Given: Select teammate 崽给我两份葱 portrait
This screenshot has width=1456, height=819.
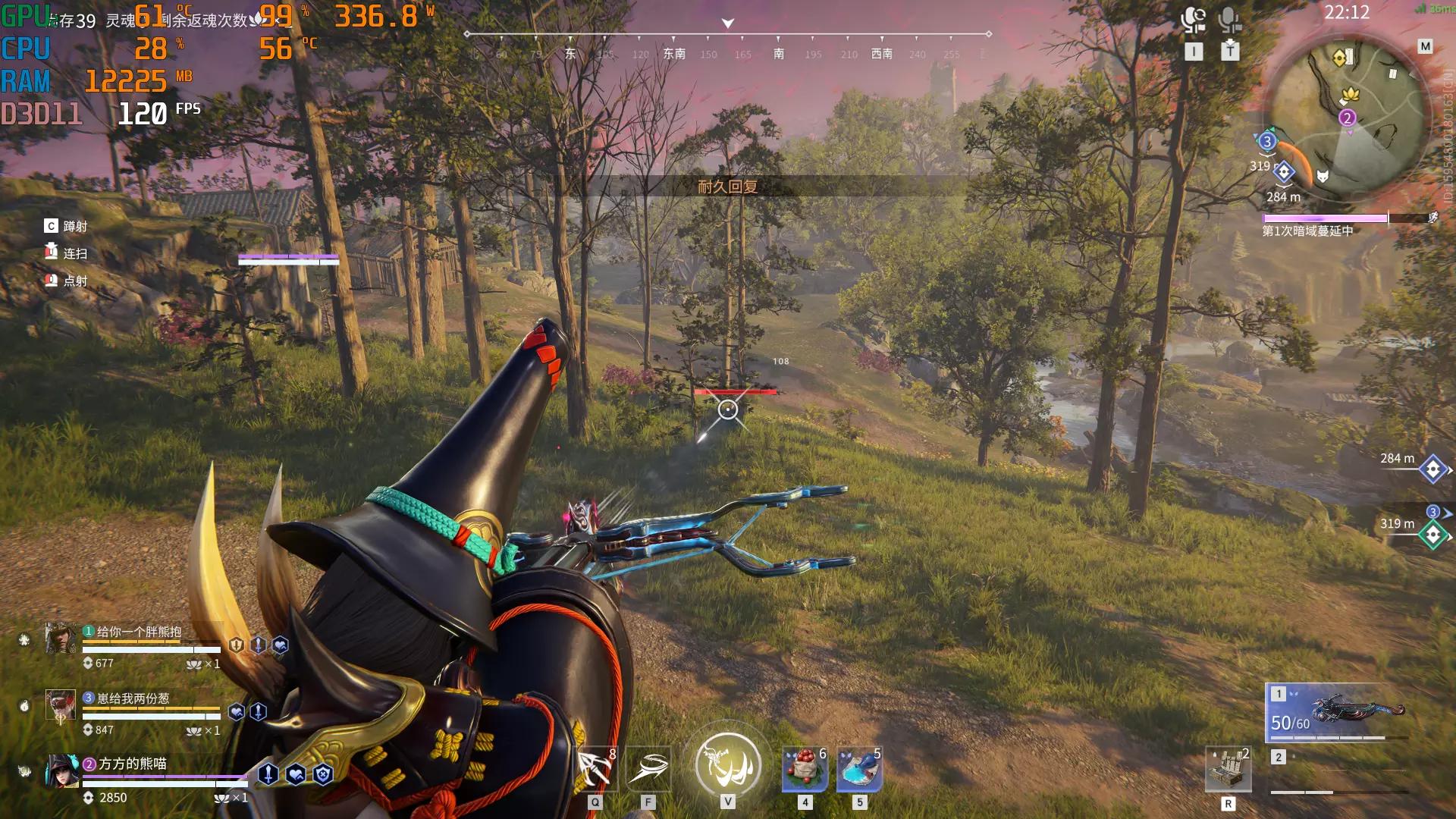Looking at the screenshot, I should click(x=61, y=705).
